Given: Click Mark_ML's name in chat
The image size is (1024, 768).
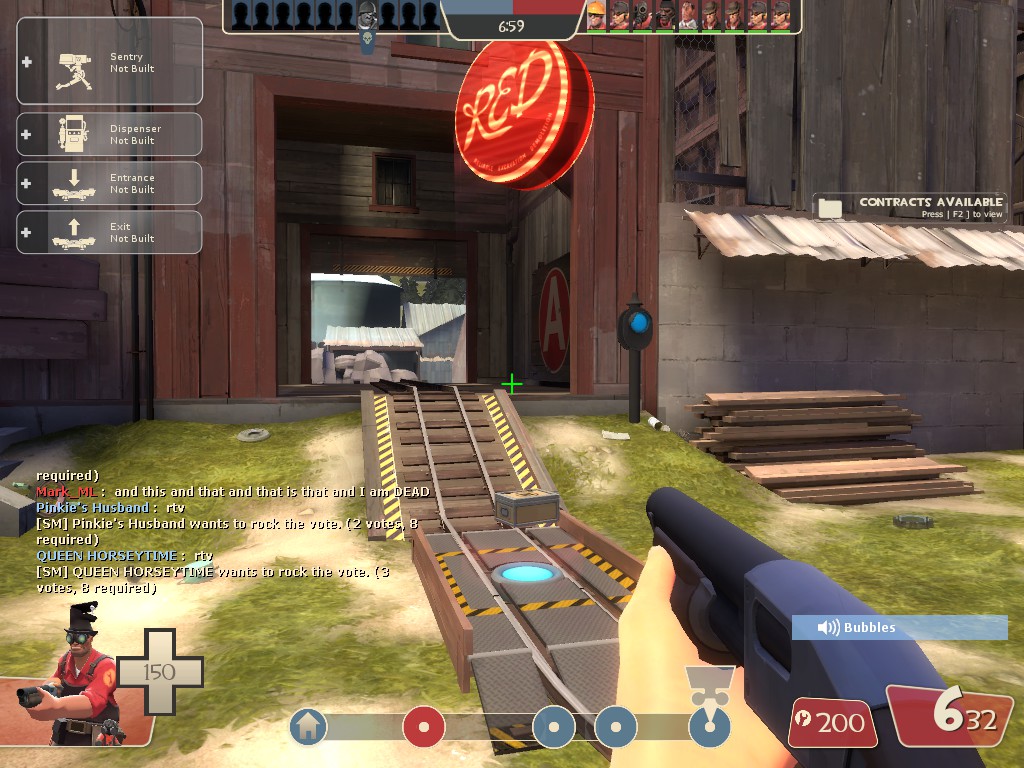Looking at the screenshot, I should pyautogui.click(x=69, y=492).
